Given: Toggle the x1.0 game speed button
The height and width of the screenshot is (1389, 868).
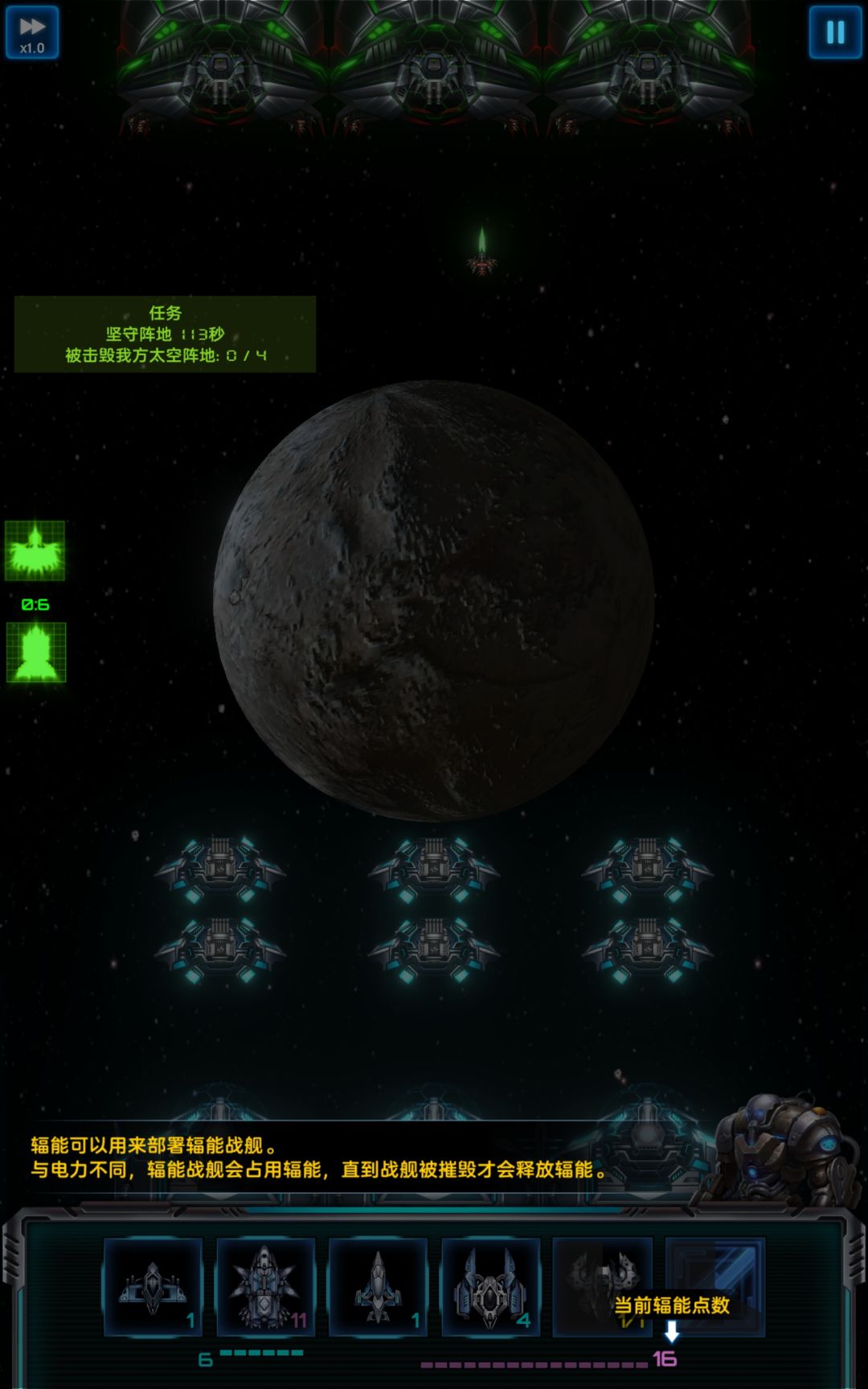Looking at the screenshot, I should point(32,33).
